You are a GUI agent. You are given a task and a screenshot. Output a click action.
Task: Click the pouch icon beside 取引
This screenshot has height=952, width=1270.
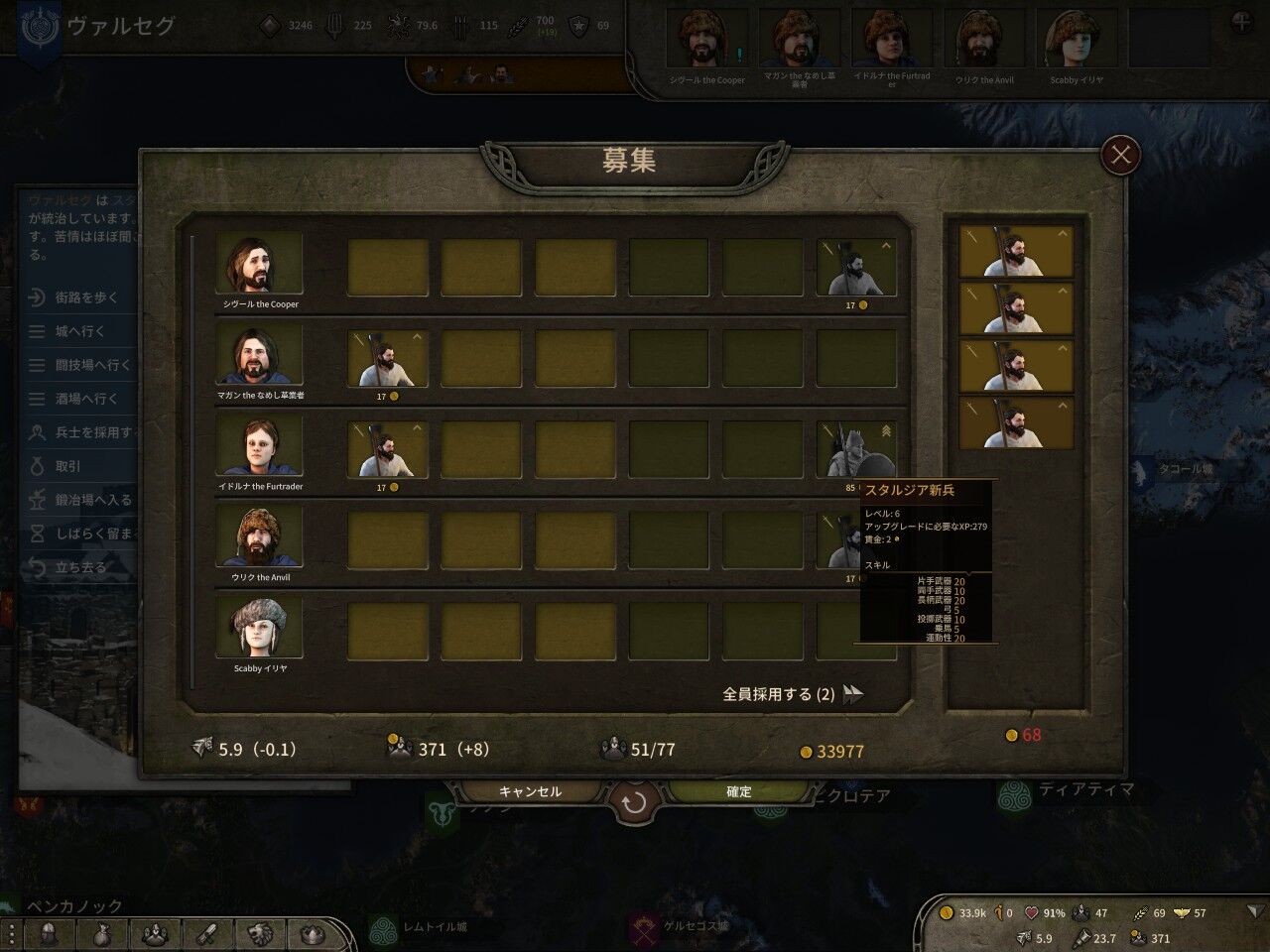(x=39, y=465)
